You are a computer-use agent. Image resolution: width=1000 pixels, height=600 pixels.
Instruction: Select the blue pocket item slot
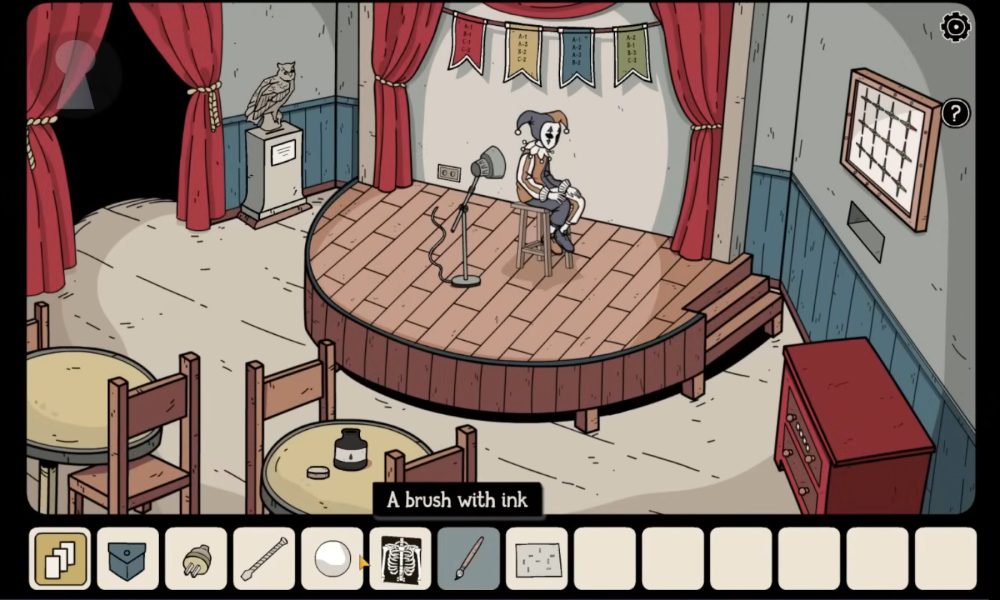(x=128, y=558)
